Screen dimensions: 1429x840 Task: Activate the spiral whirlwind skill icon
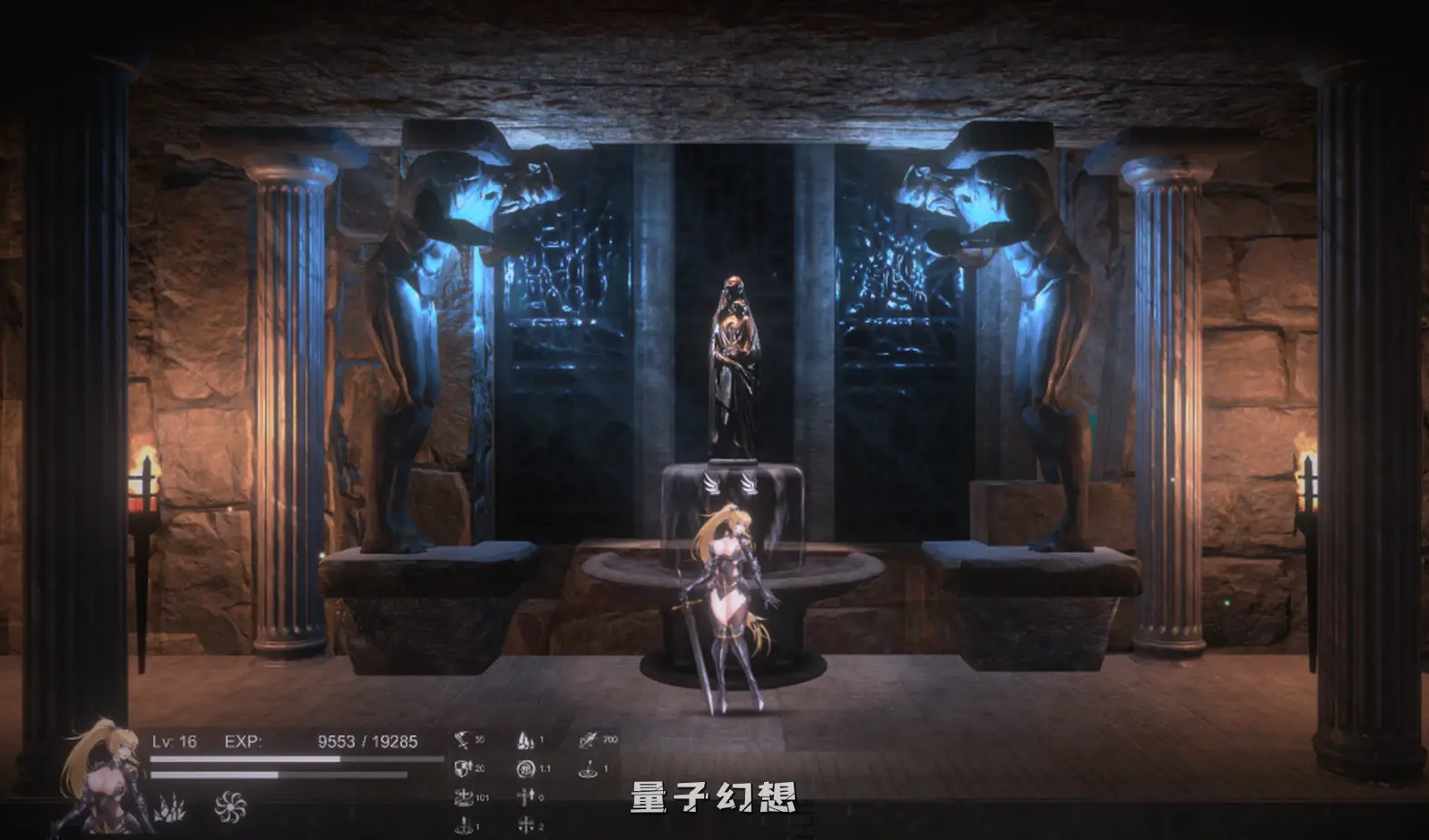tap(230, 806)
